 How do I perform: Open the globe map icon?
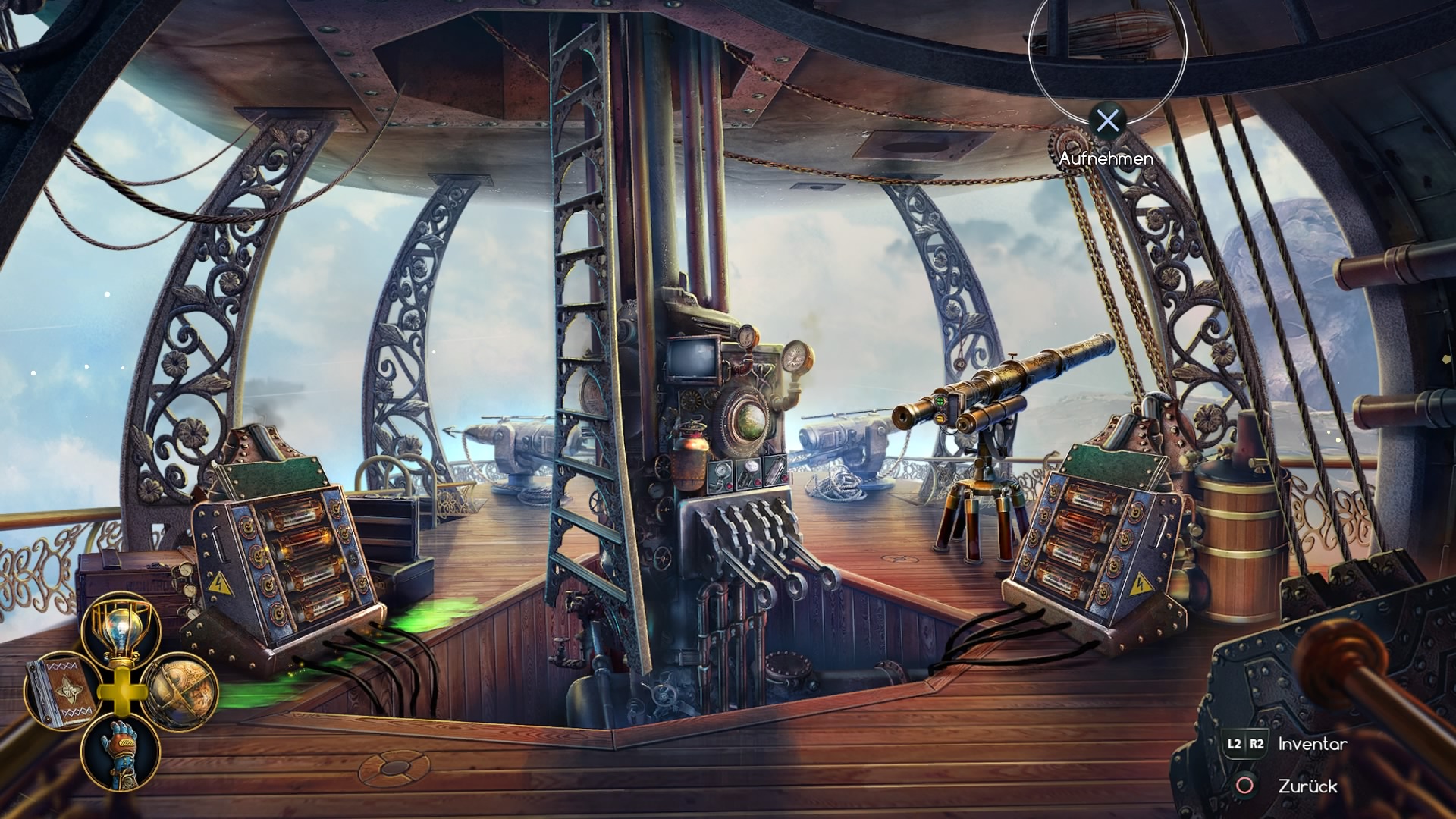(x=180, y=690)
